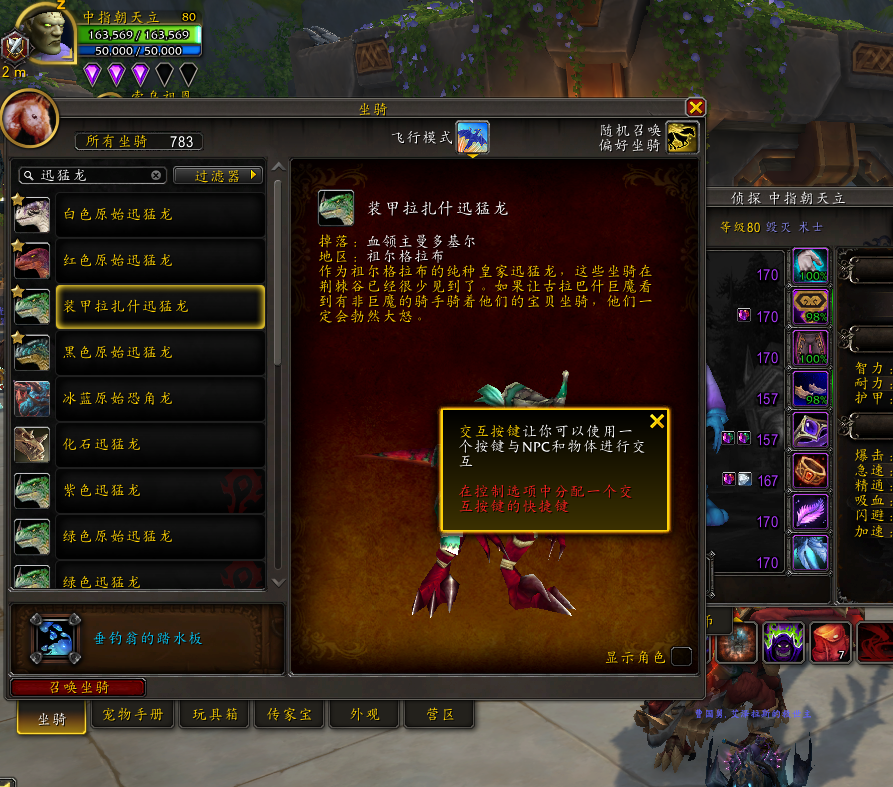The width and height of the screenshot is (893, 787).
Task: Toggle the 显示角色 checkbox
Action: (681, 657)
